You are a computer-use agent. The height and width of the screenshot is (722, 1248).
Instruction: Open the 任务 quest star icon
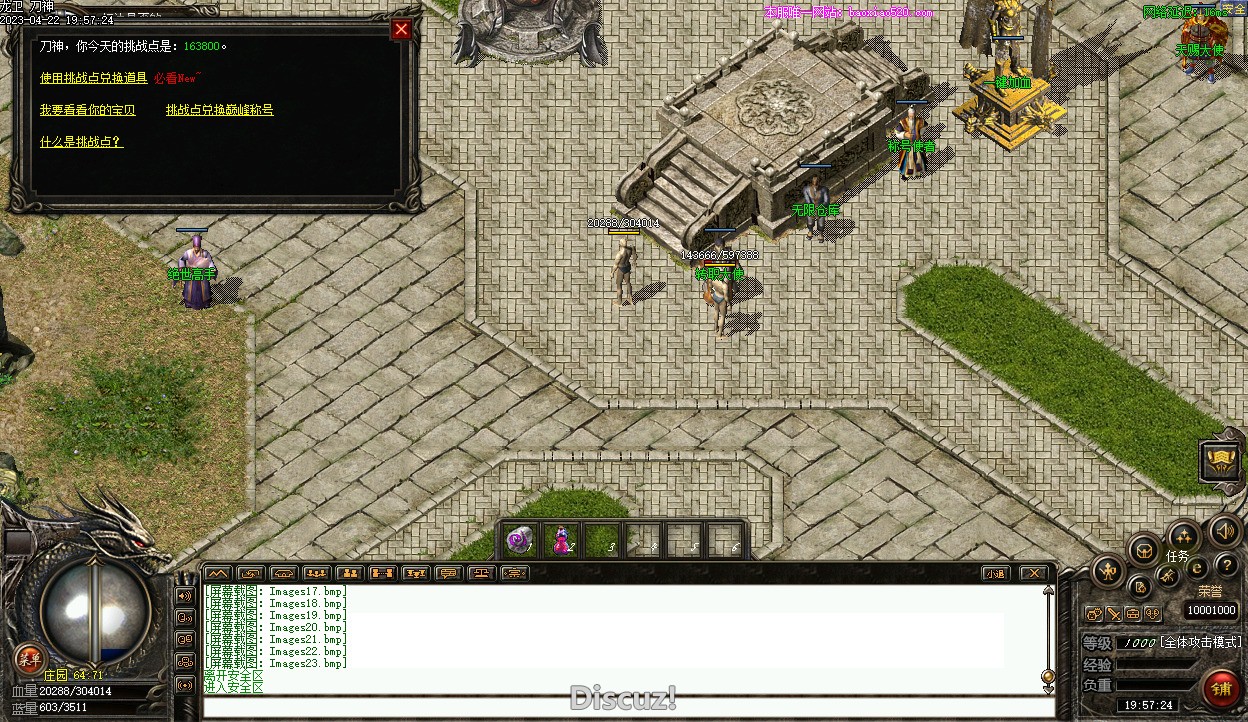click(x=1183, y=537)
